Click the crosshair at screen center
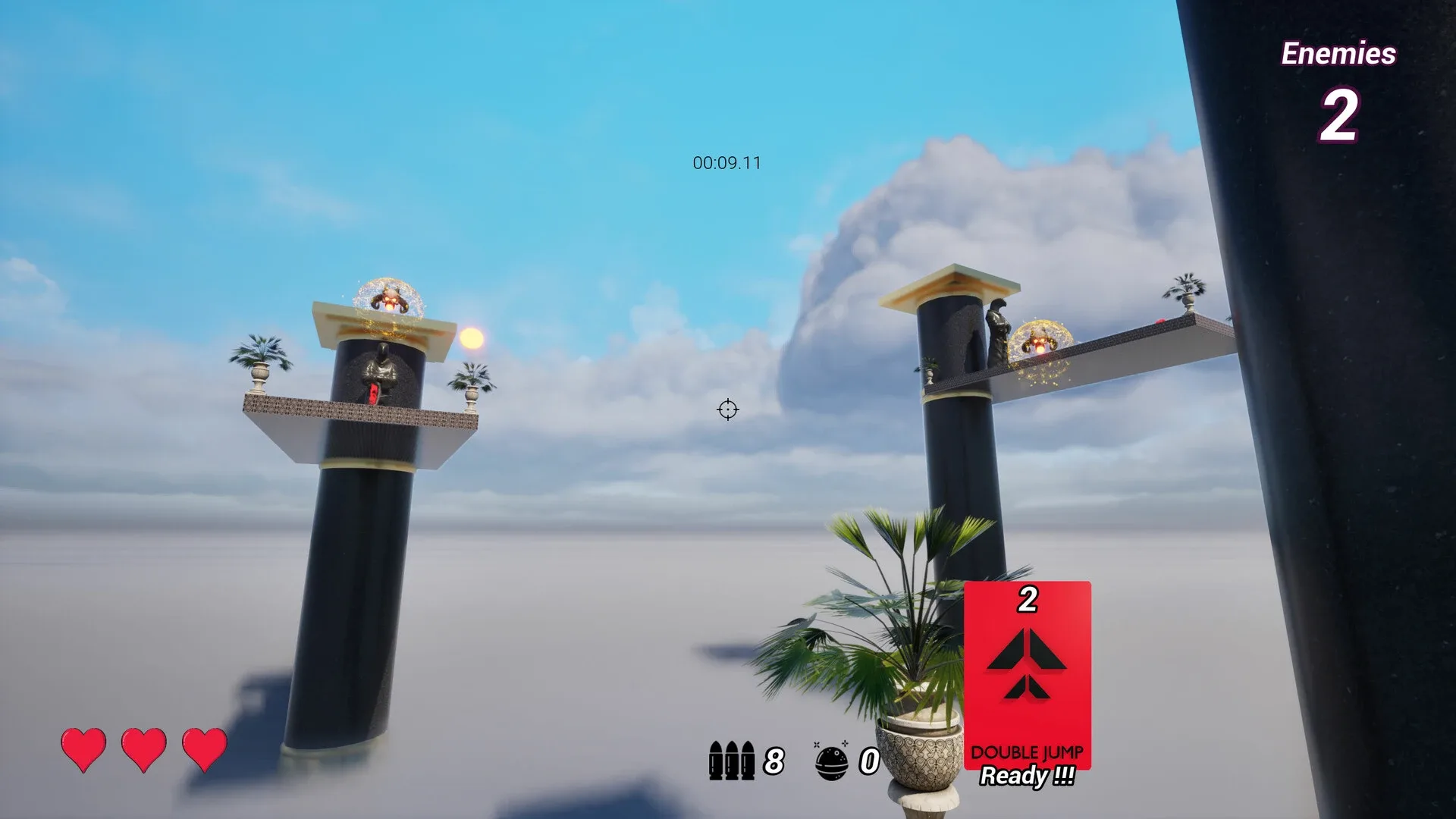1456x819 pixels. coord(726,410)
